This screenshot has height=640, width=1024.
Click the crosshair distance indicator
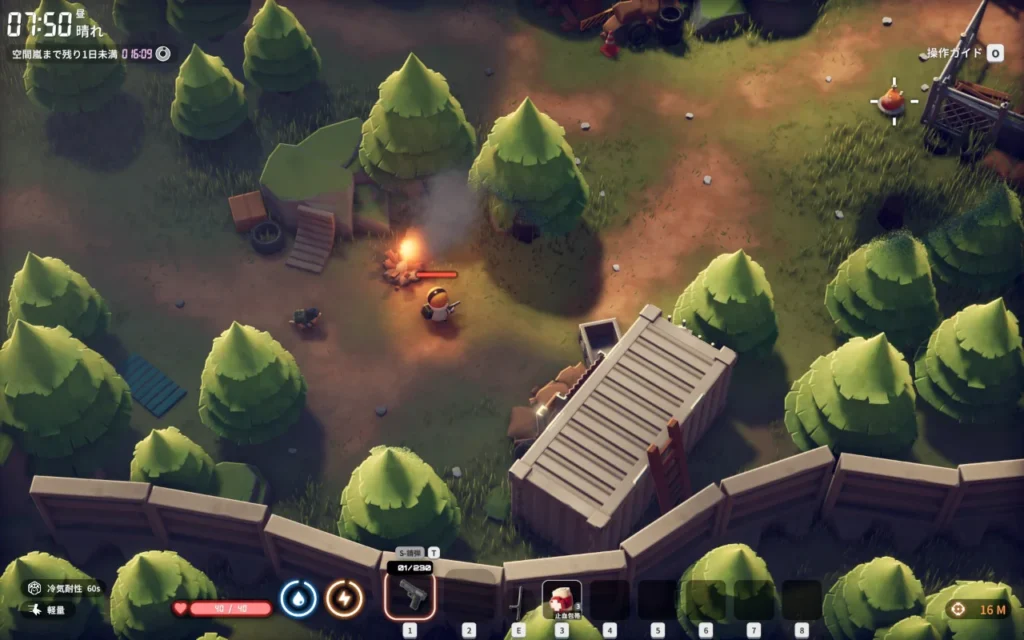(959, 609)
